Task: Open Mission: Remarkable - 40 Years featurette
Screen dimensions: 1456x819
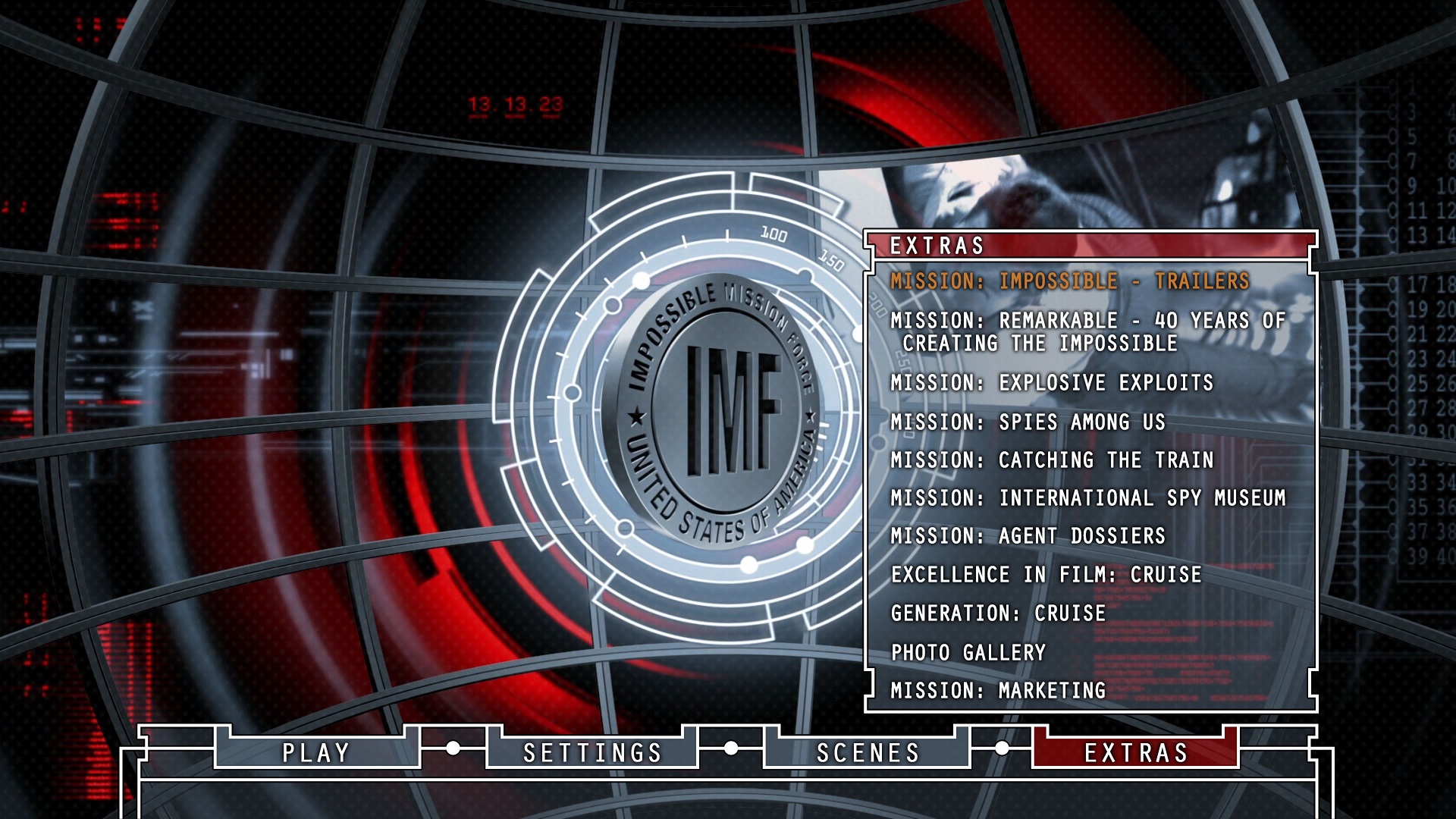Action: pyautogui.click(x=1087, y=331)
